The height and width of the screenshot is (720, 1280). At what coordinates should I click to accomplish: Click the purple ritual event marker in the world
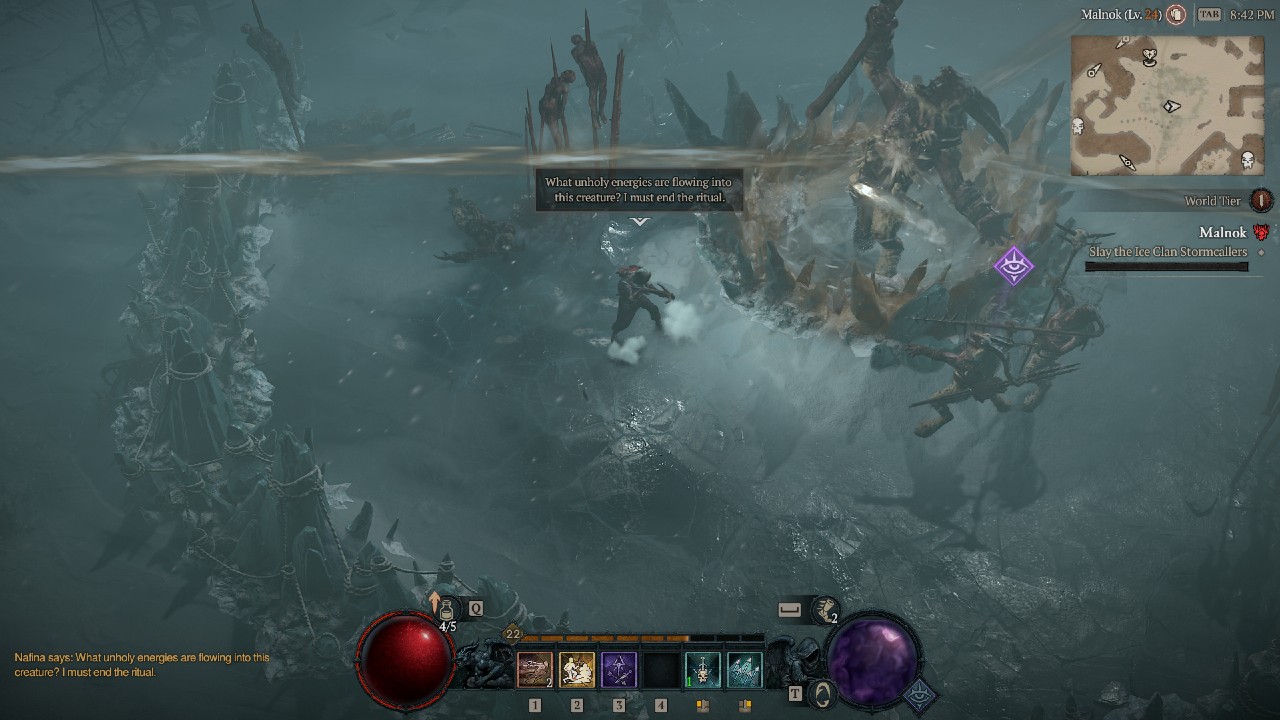coord(1016,267)
